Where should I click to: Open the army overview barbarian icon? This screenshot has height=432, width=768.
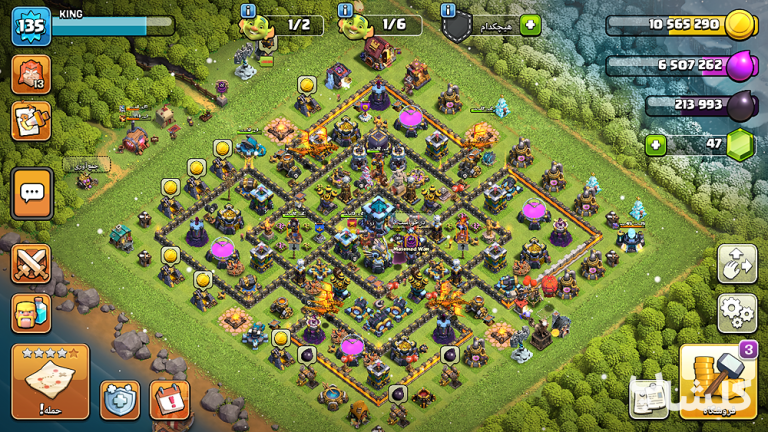click(31, 313)
